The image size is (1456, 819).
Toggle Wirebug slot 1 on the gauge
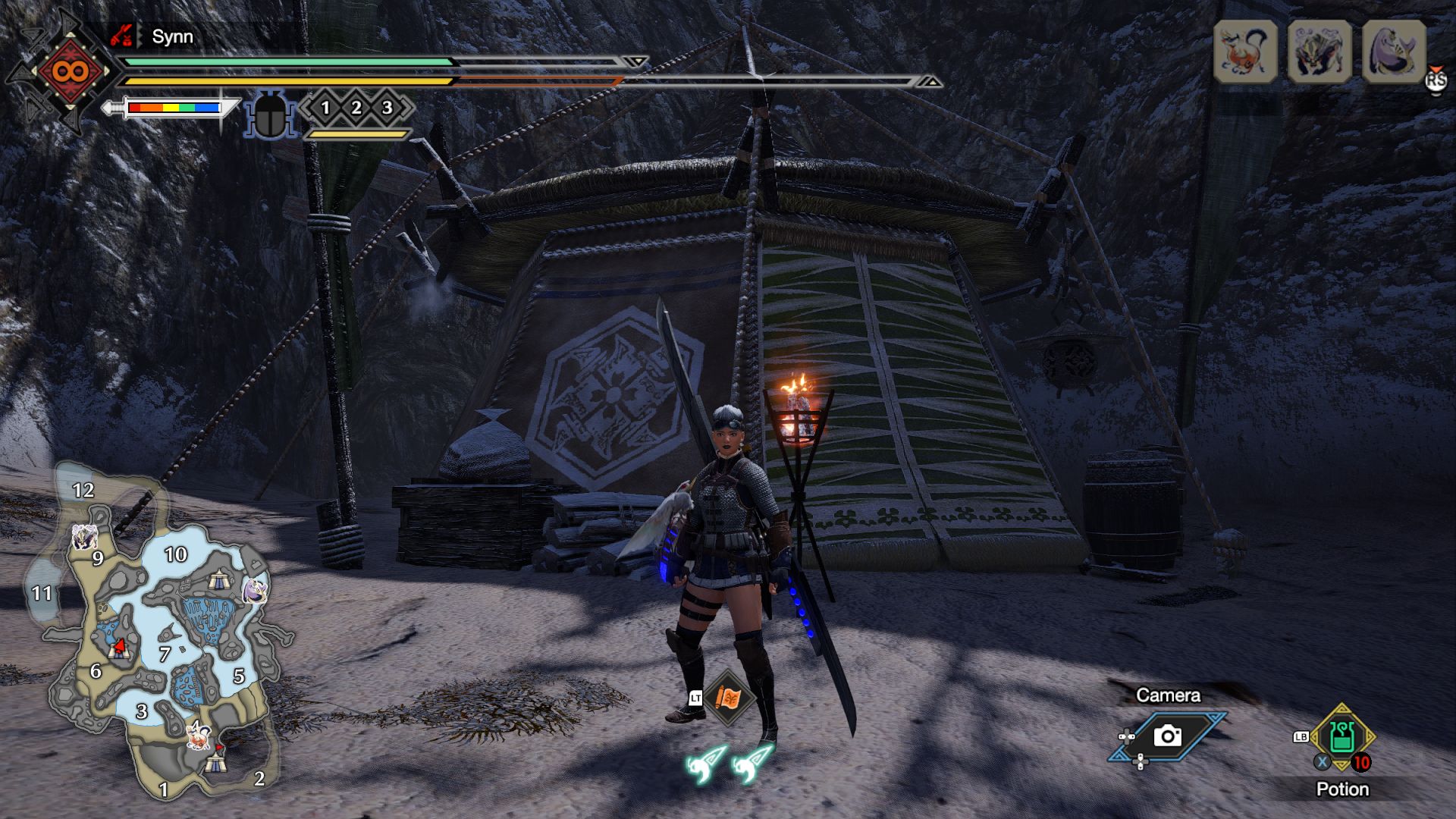[326, 108]
